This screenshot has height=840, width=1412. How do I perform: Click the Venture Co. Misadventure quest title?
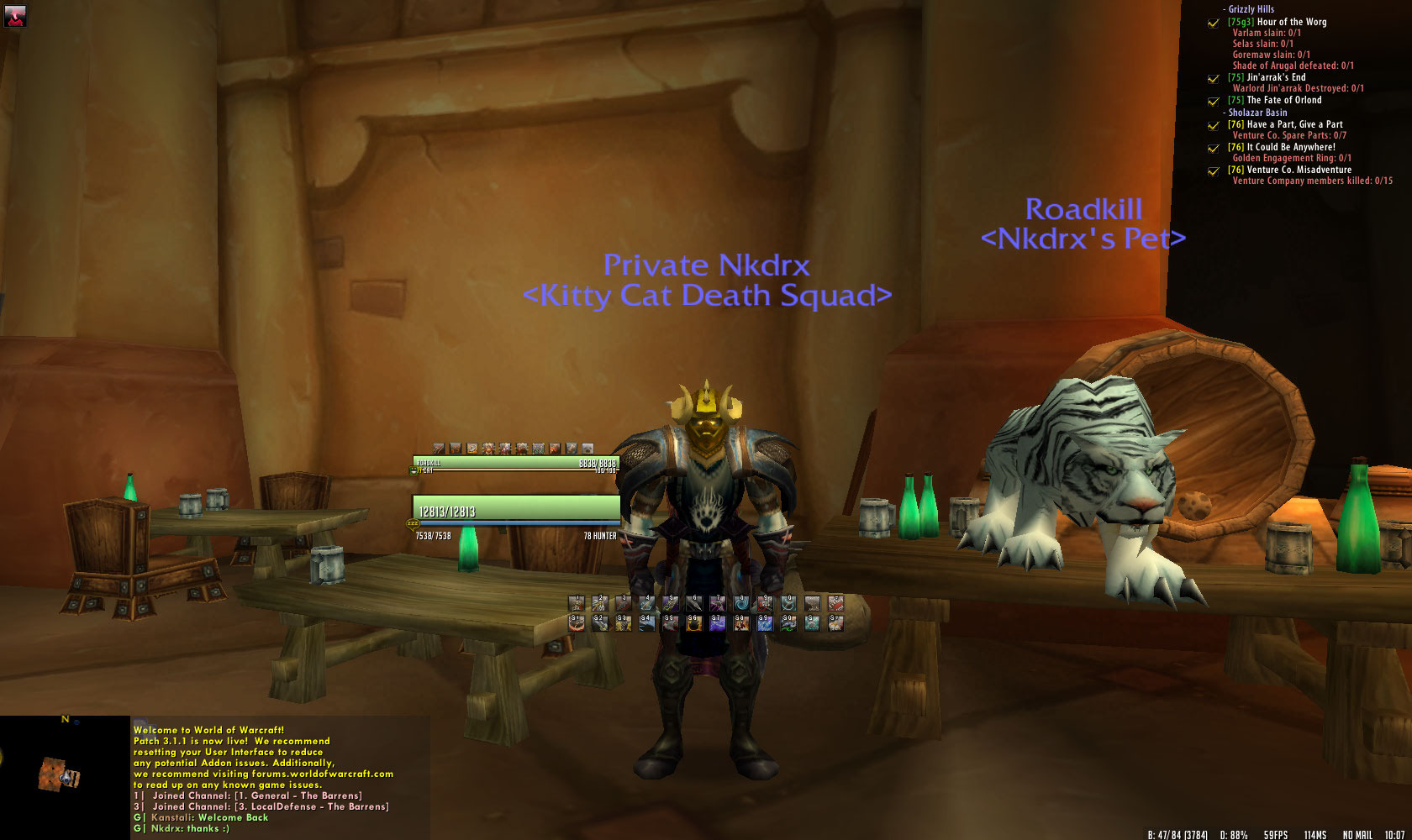[1299, 170]
